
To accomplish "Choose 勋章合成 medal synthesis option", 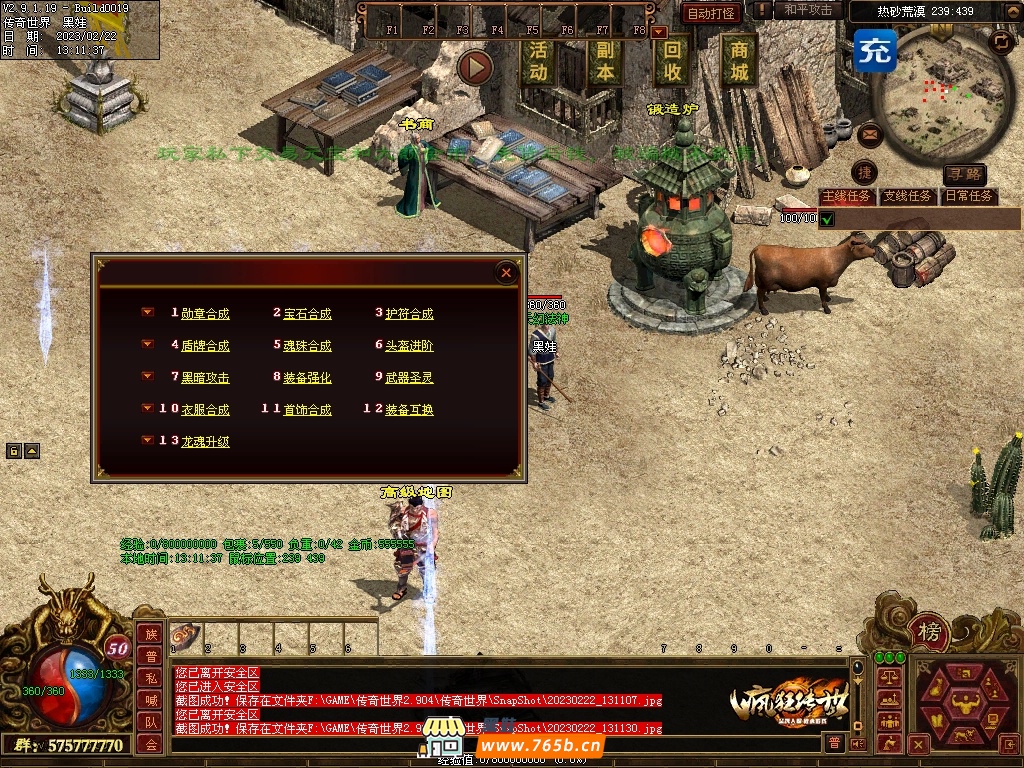I will [205, 313].
